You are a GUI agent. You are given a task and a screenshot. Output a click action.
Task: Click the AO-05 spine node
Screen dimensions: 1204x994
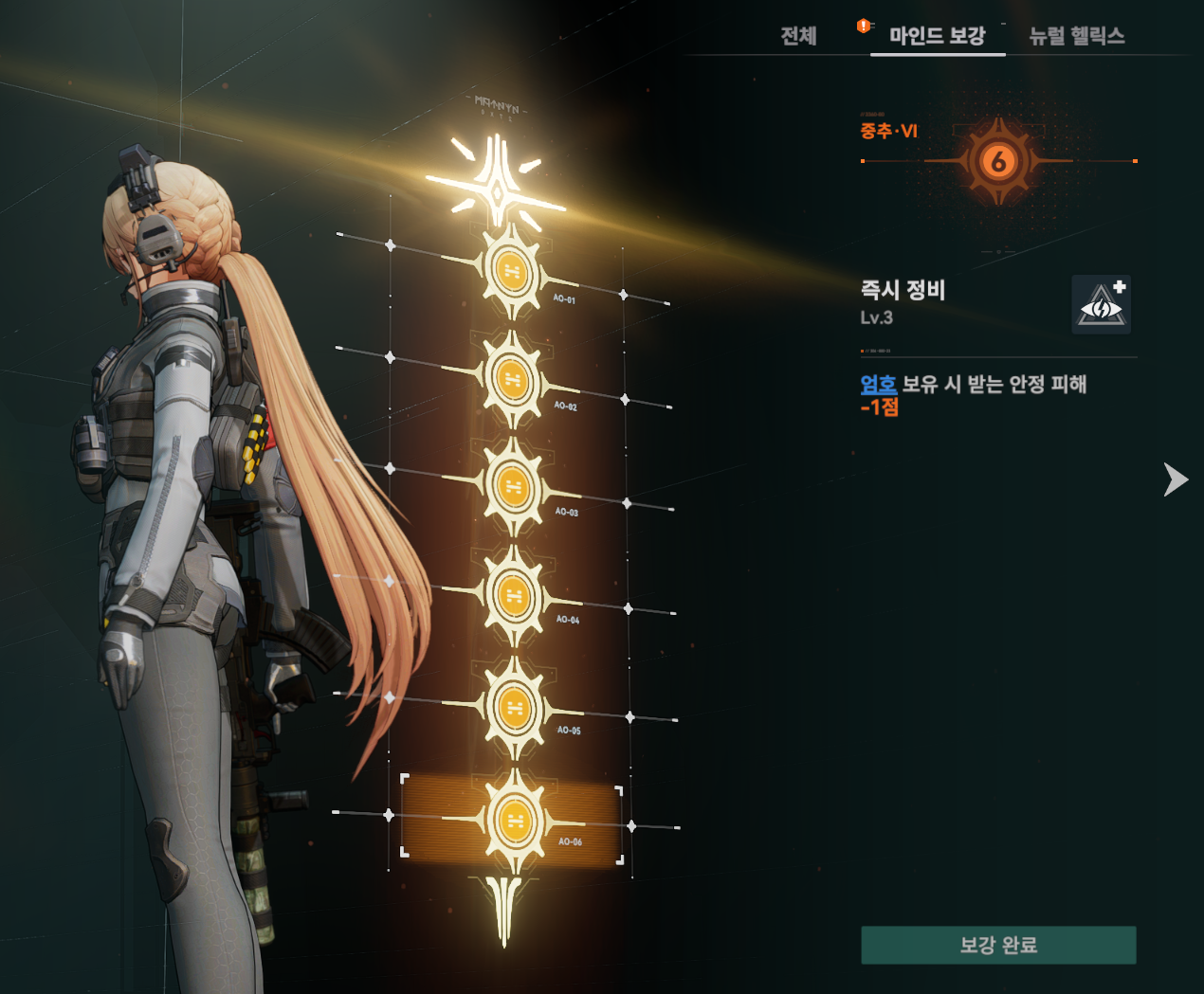click(x=515, y=708)
